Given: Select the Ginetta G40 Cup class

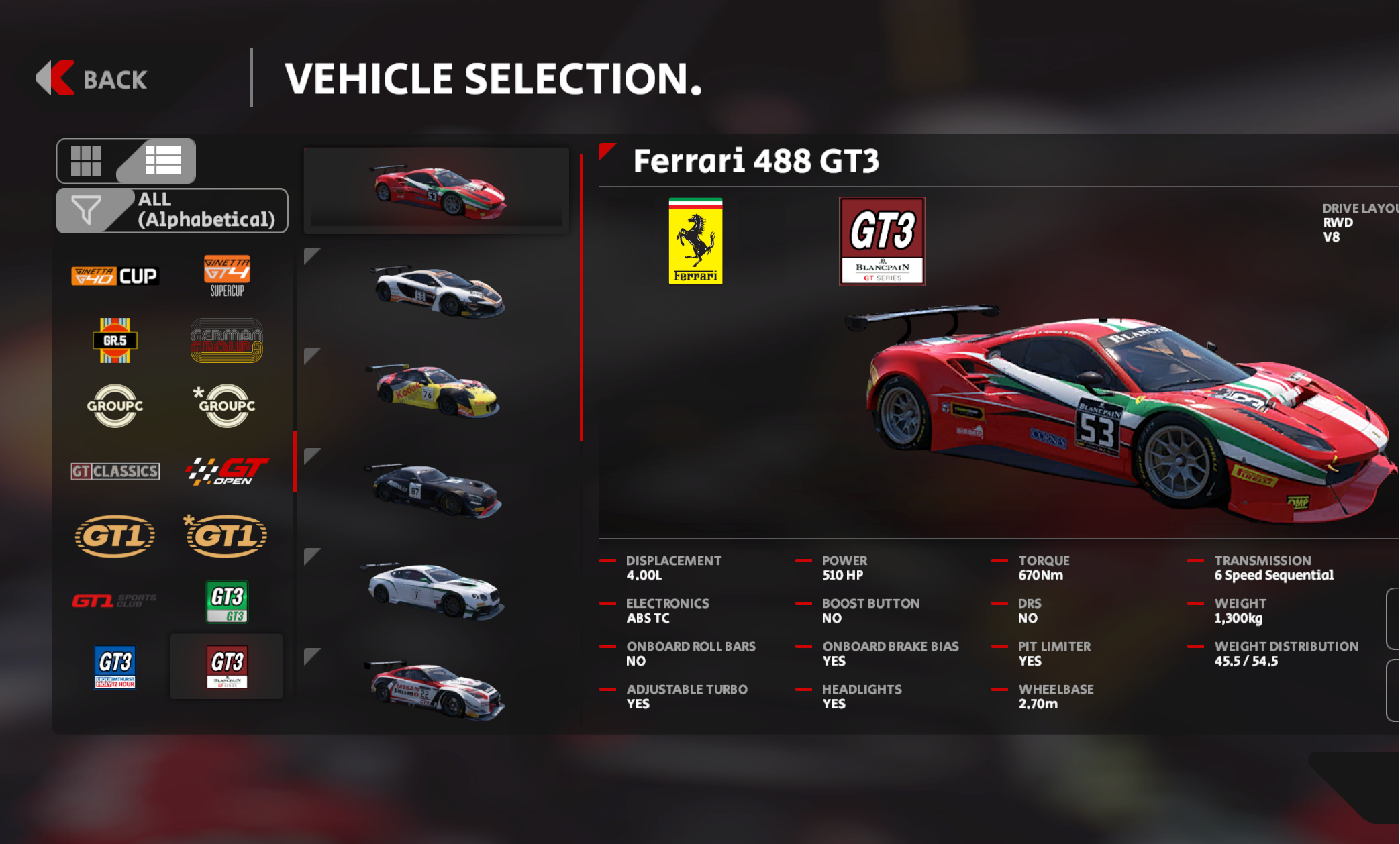Looking at the screenshot, I should [115, 276].
